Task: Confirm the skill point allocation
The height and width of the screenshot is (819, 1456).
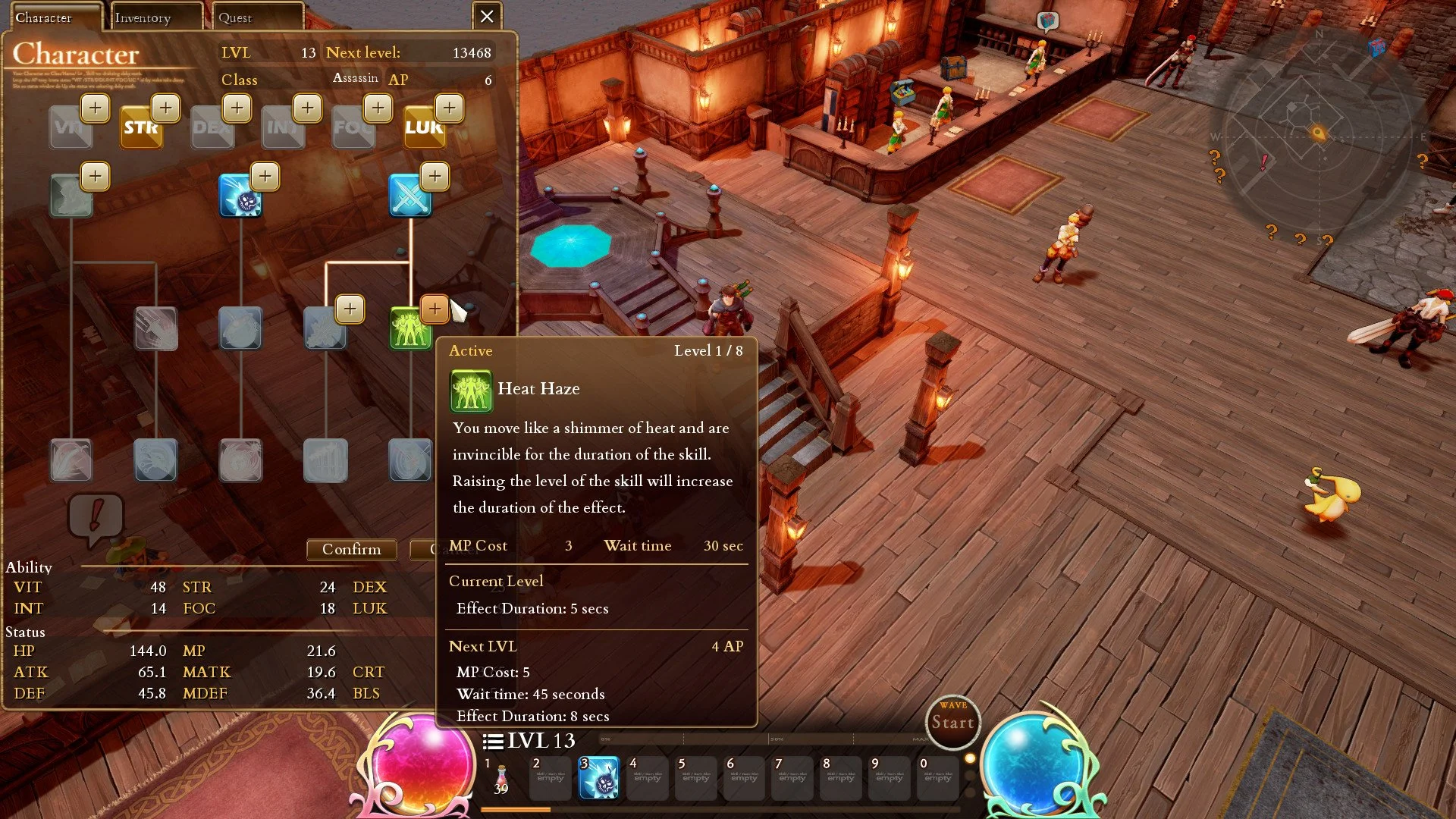Action: 351,549
